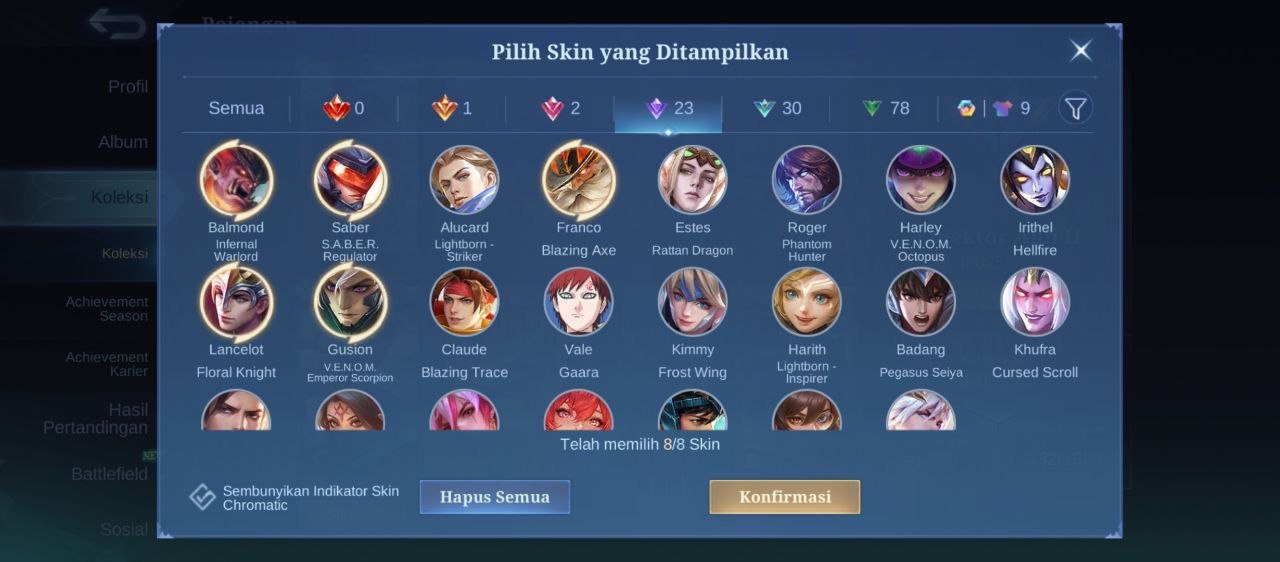
Task: Open the skin filter funnel icon
Action: pyautogui.click(x=1075, y=108)
